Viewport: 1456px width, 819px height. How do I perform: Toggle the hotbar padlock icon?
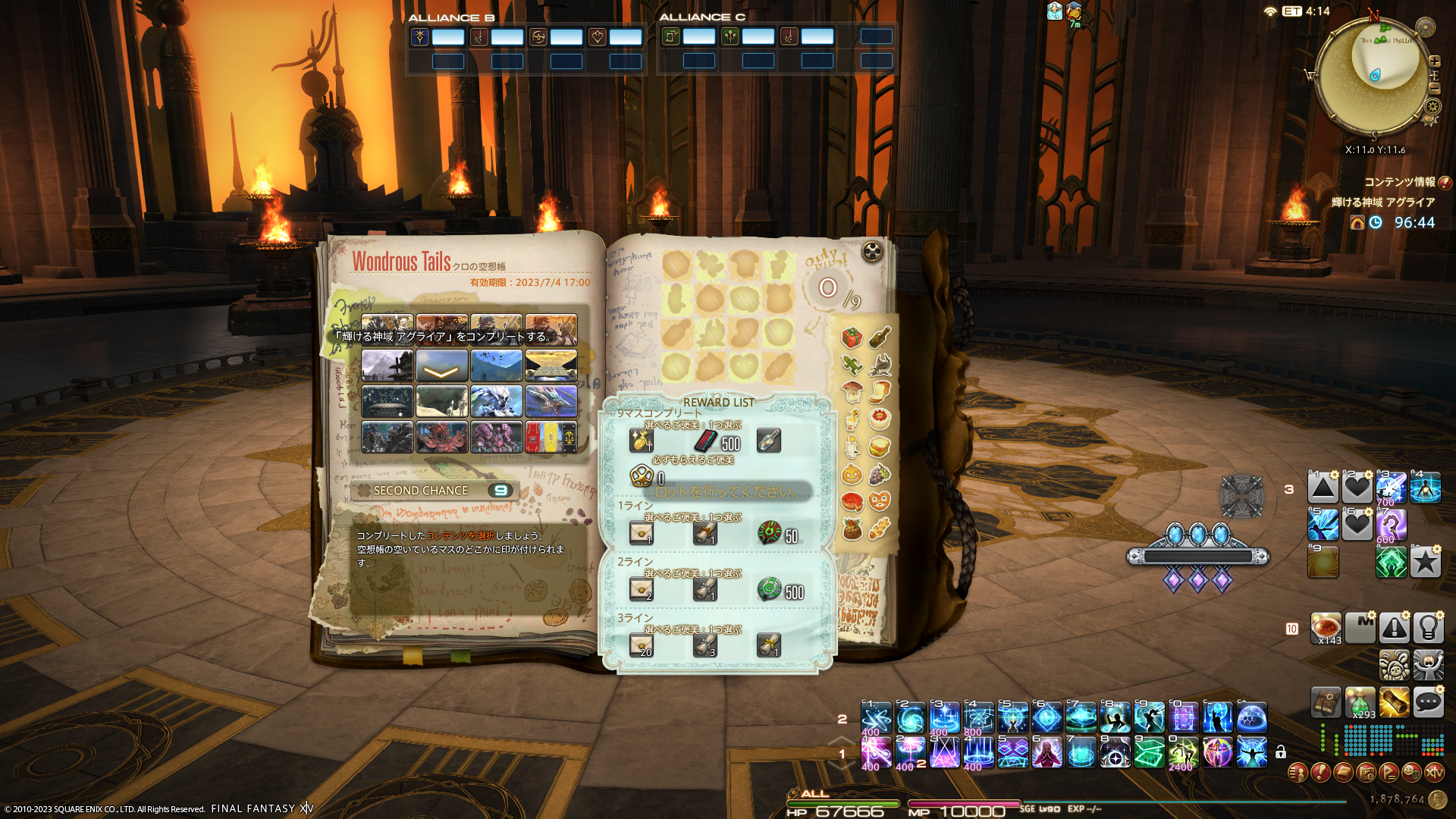[1280, 752]
